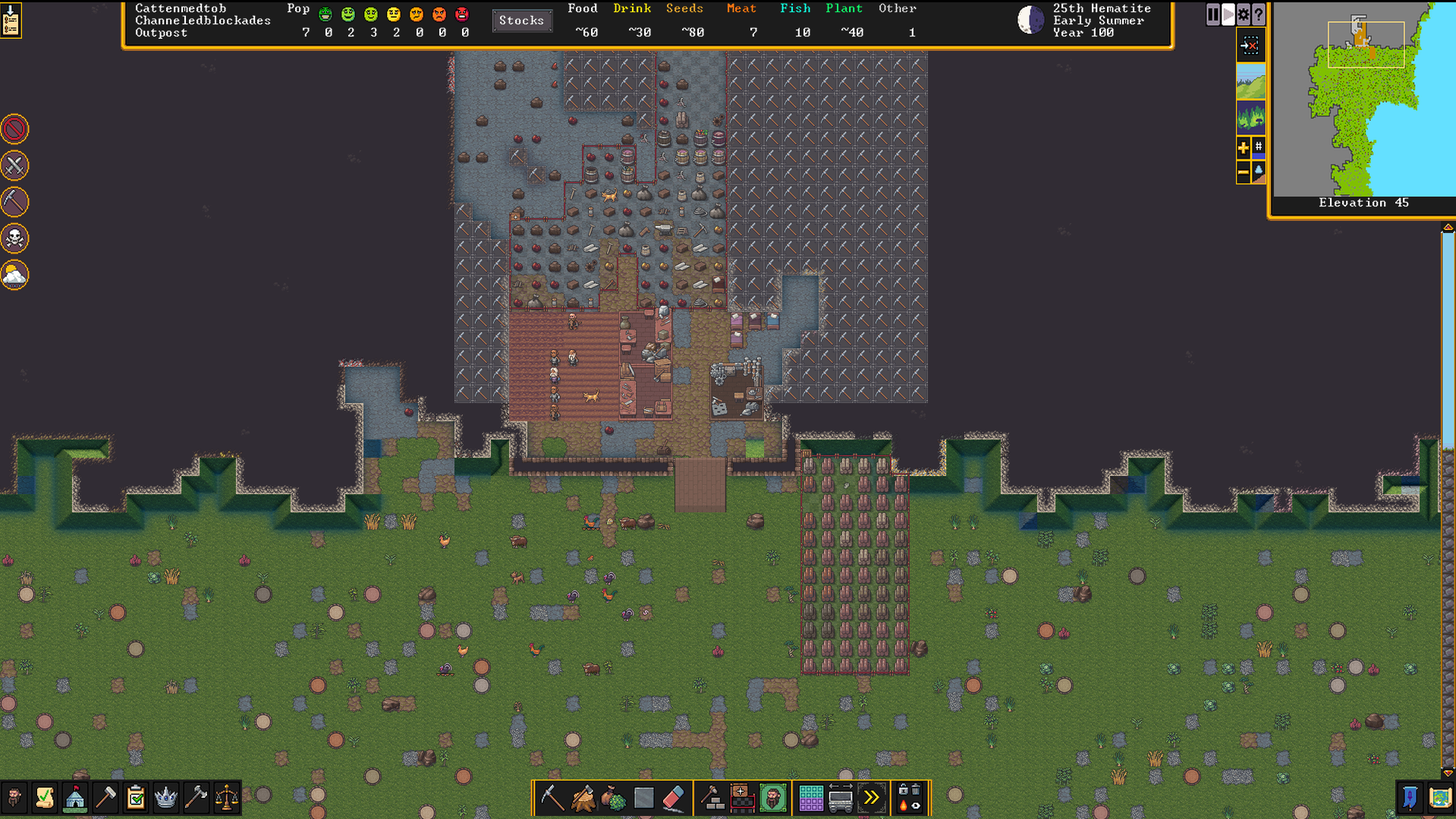This screenshot has height=819, width=1456.
Task: Open the nobles crown screen
Action: [x=166, y=798]
